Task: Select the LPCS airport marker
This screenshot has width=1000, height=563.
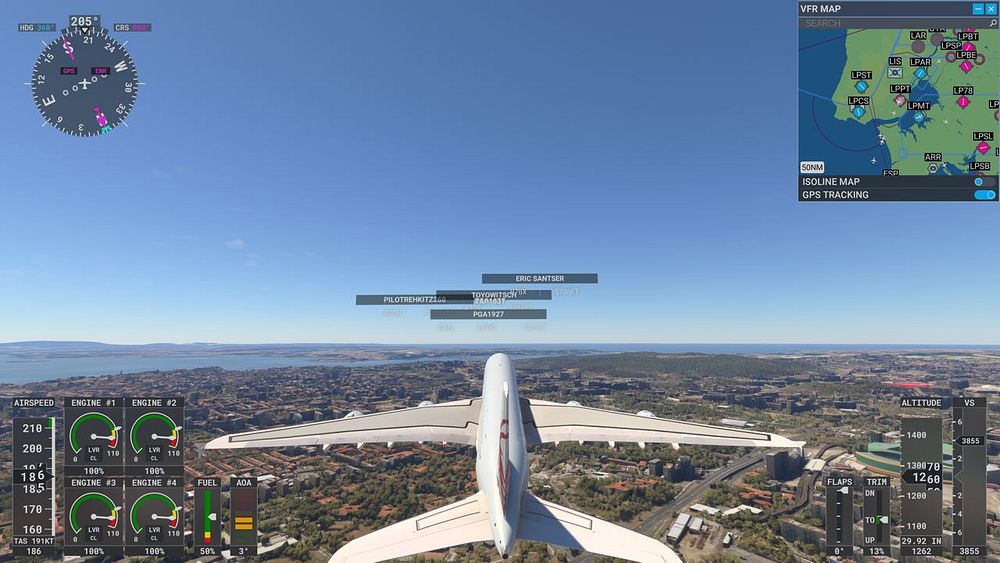Action: [x=858, y=112]
